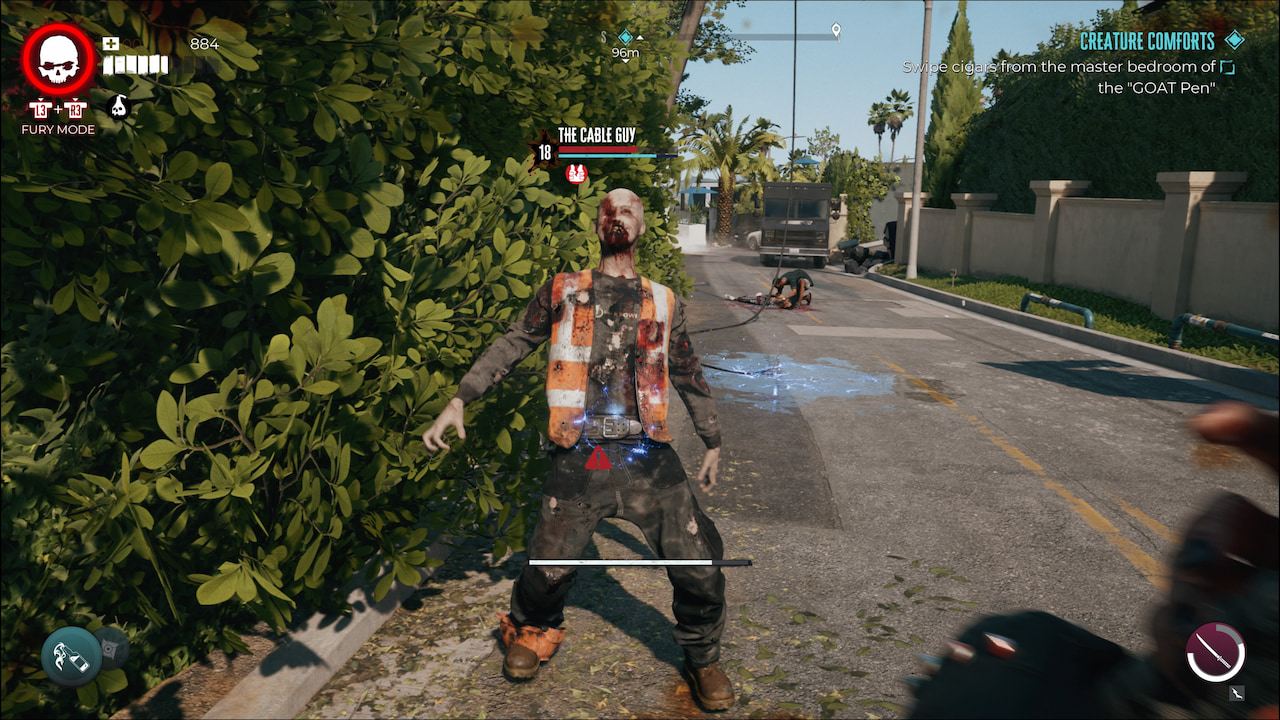Click the health kit cross icon
1280x720 pixels.
pos(110,43)
